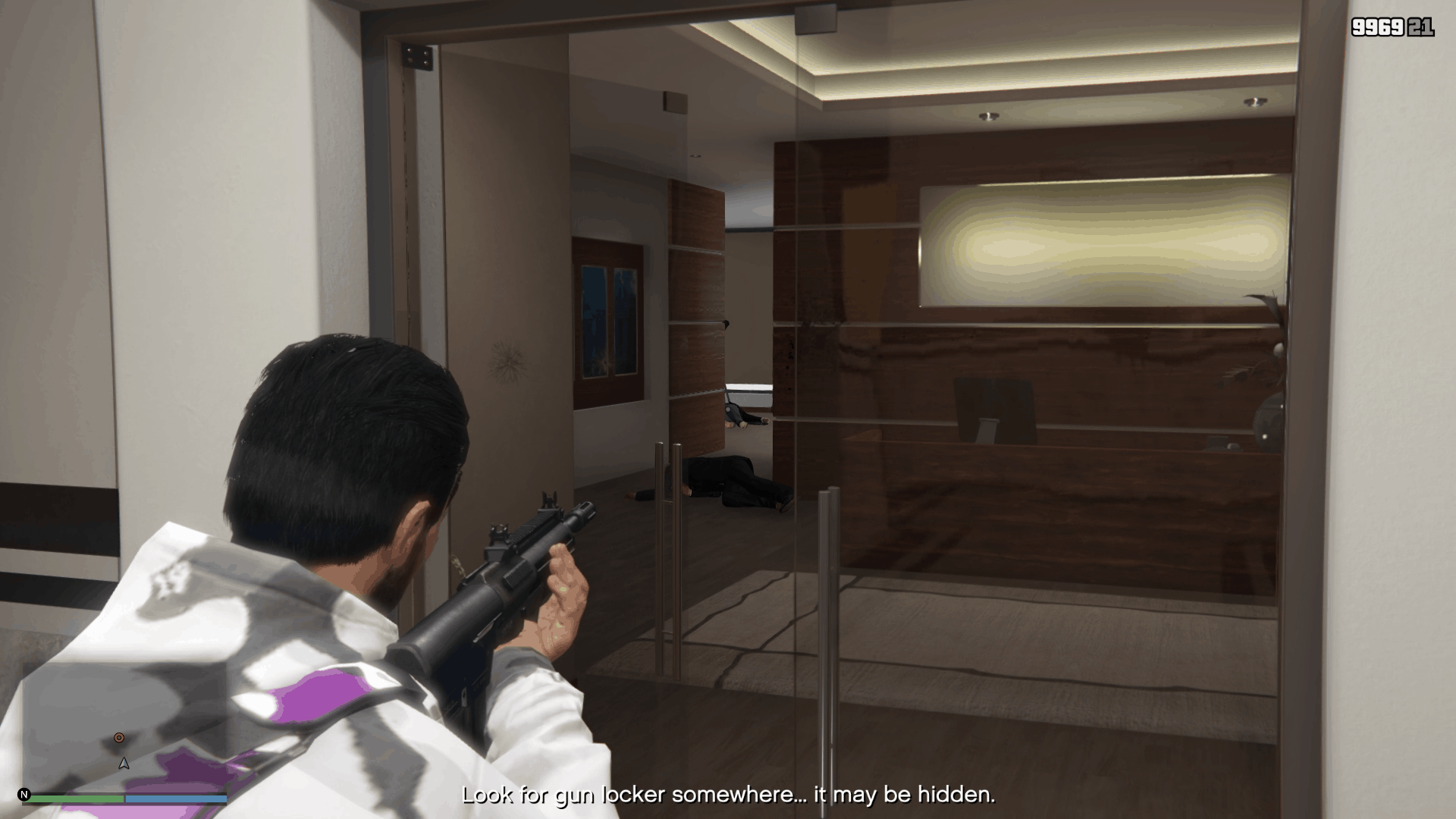Click the framed painting in the hallway
Screen dimensions: 1456x819
[607, 318]
